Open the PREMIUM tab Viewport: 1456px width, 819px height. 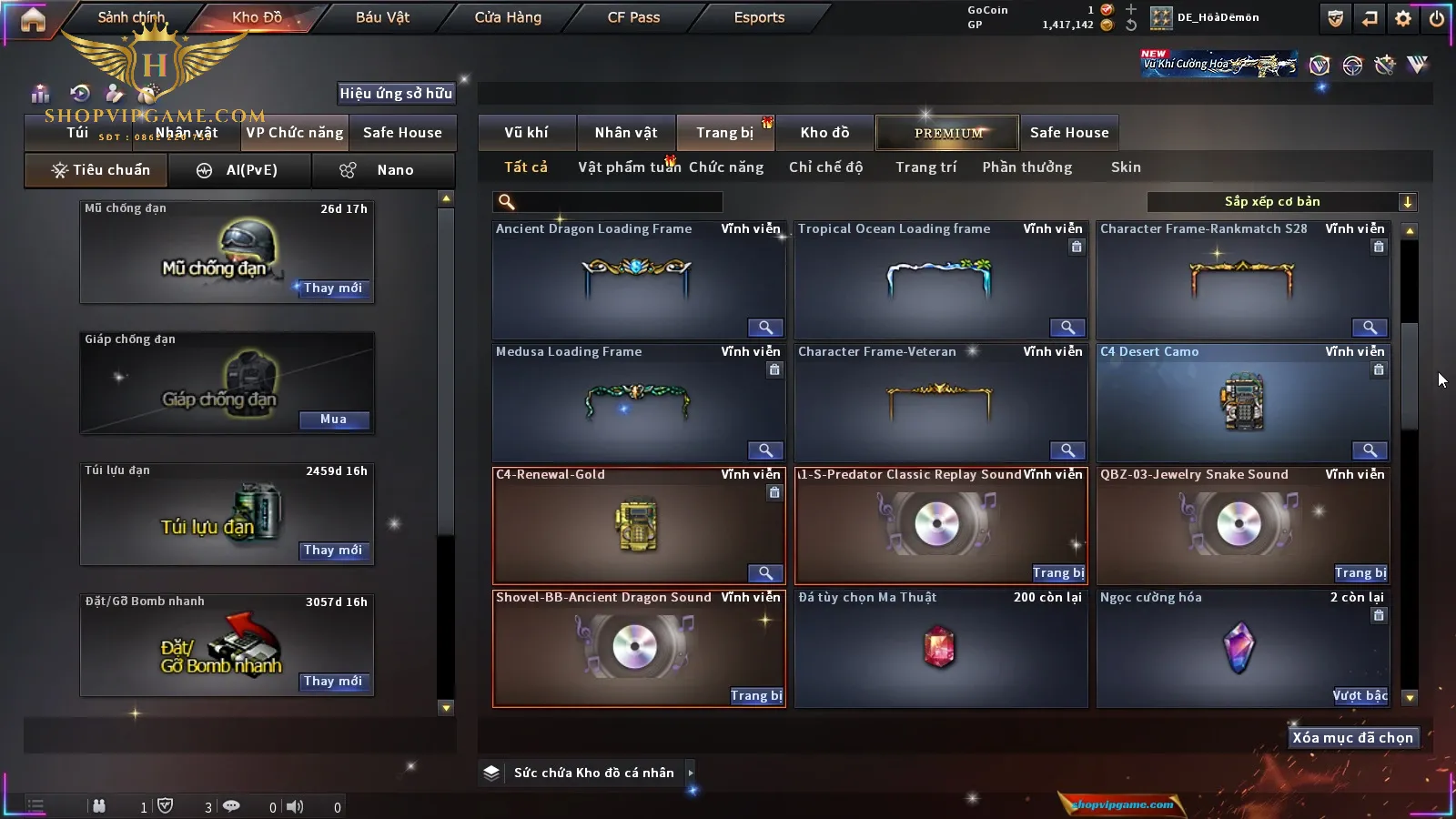point(947,133)
